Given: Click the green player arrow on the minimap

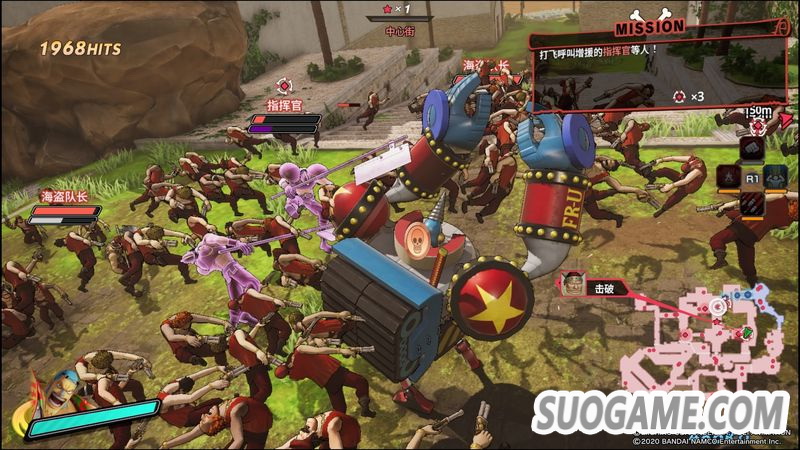Looking at the screenshot, I should (x=746, y=331).
